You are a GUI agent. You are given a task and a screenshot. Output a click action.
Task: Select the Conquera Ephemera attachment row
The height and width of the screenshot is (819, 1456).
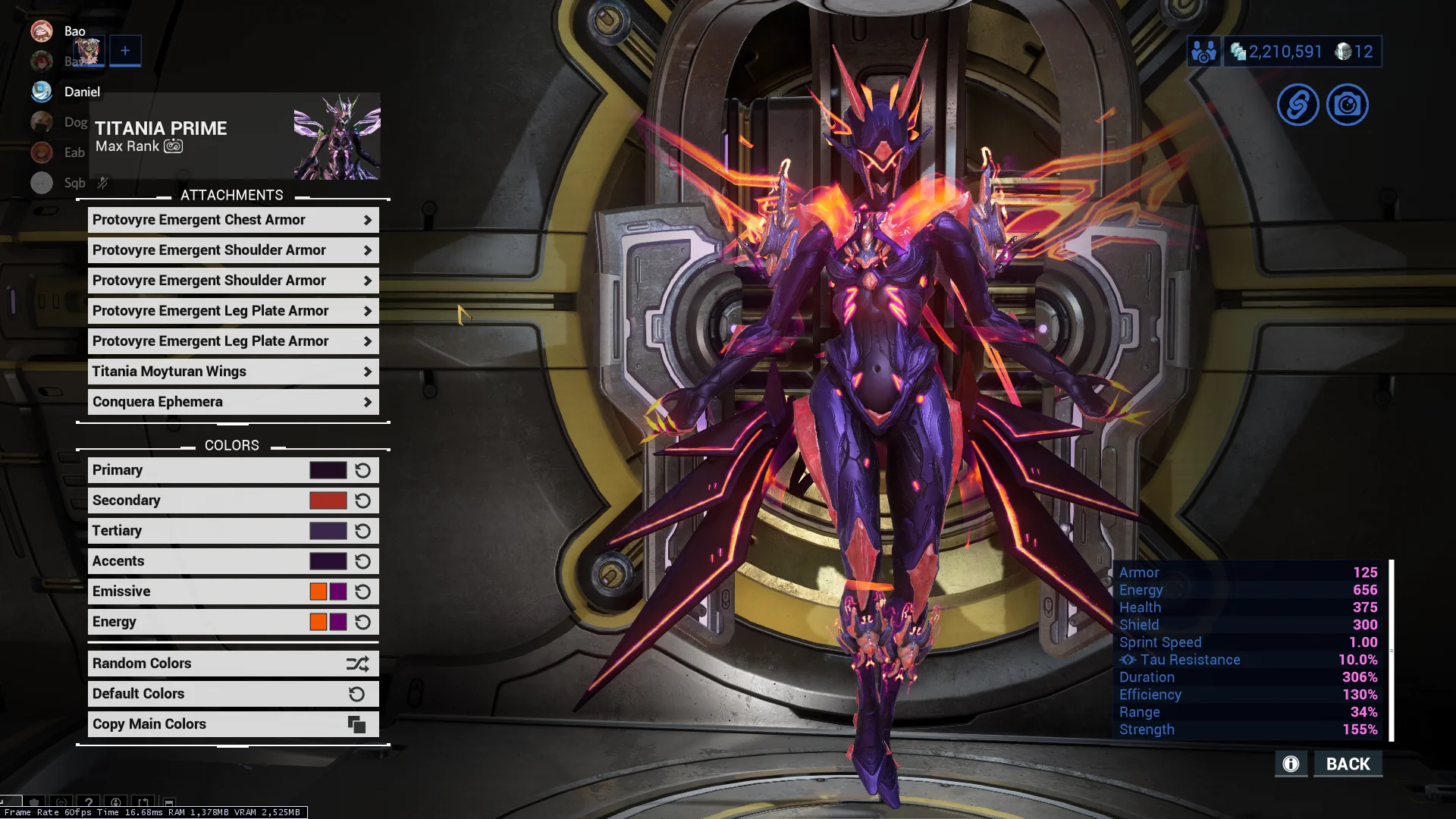233,402
